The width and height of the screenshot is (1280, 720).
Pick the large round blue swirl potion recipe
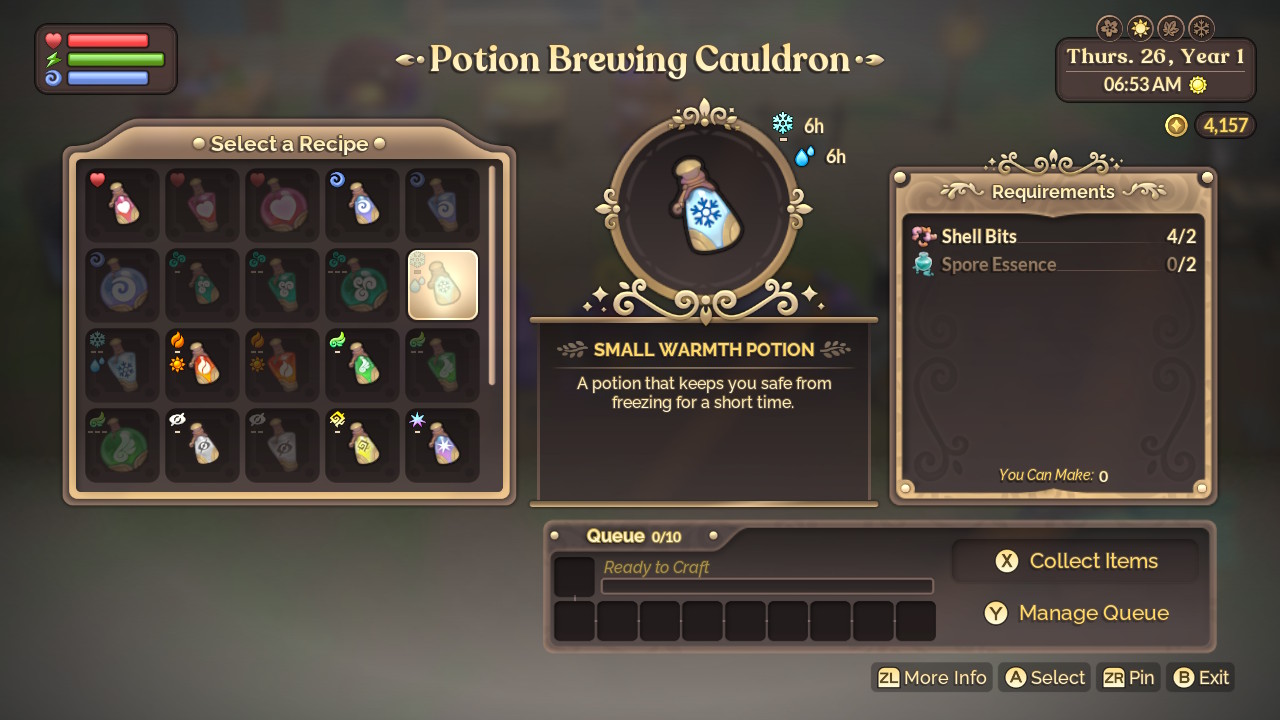122,285
